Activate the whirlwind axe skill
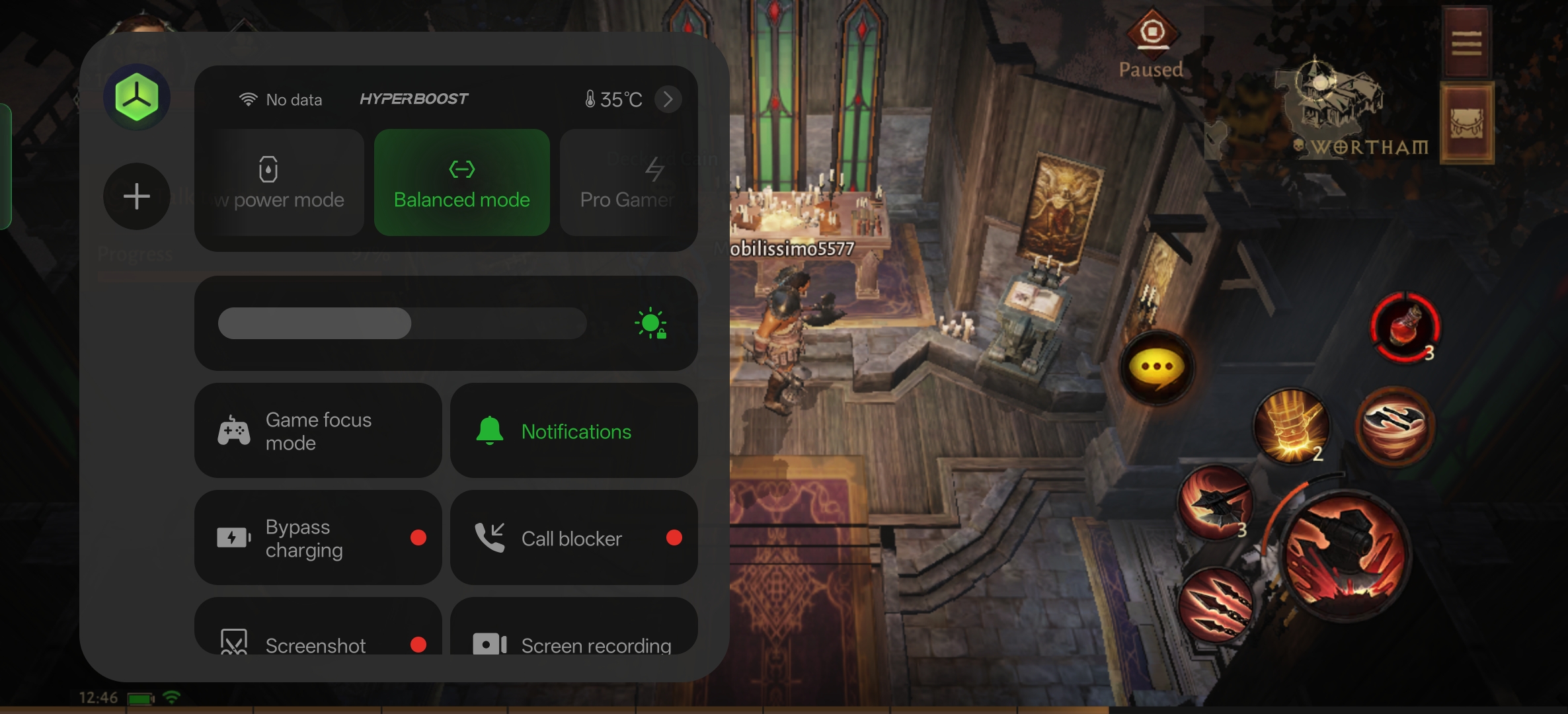Viewport: 1568px width, 714px height. (x=1395, y=426)
